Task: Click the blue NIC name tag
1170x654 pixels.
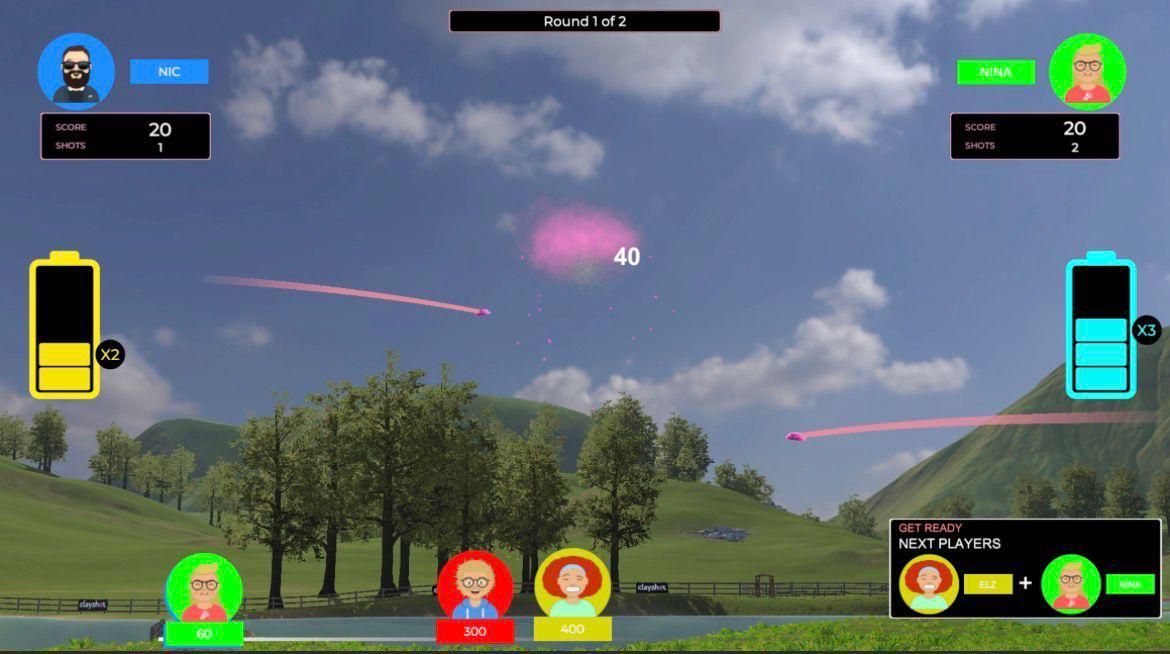Action: 169,72
